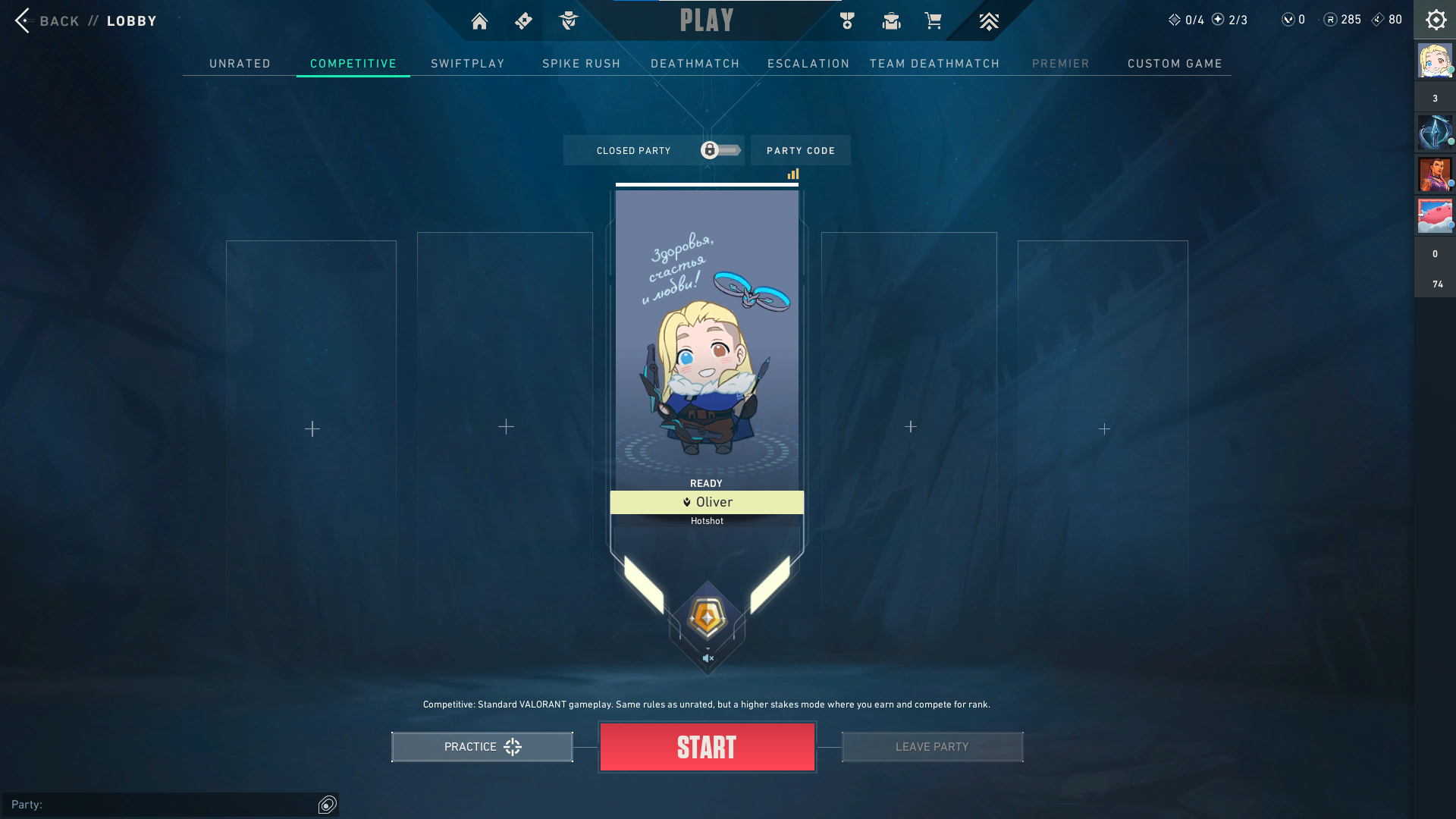1456x819 pixels.
Task: Open the Practice range
Action: pos(482,747)
